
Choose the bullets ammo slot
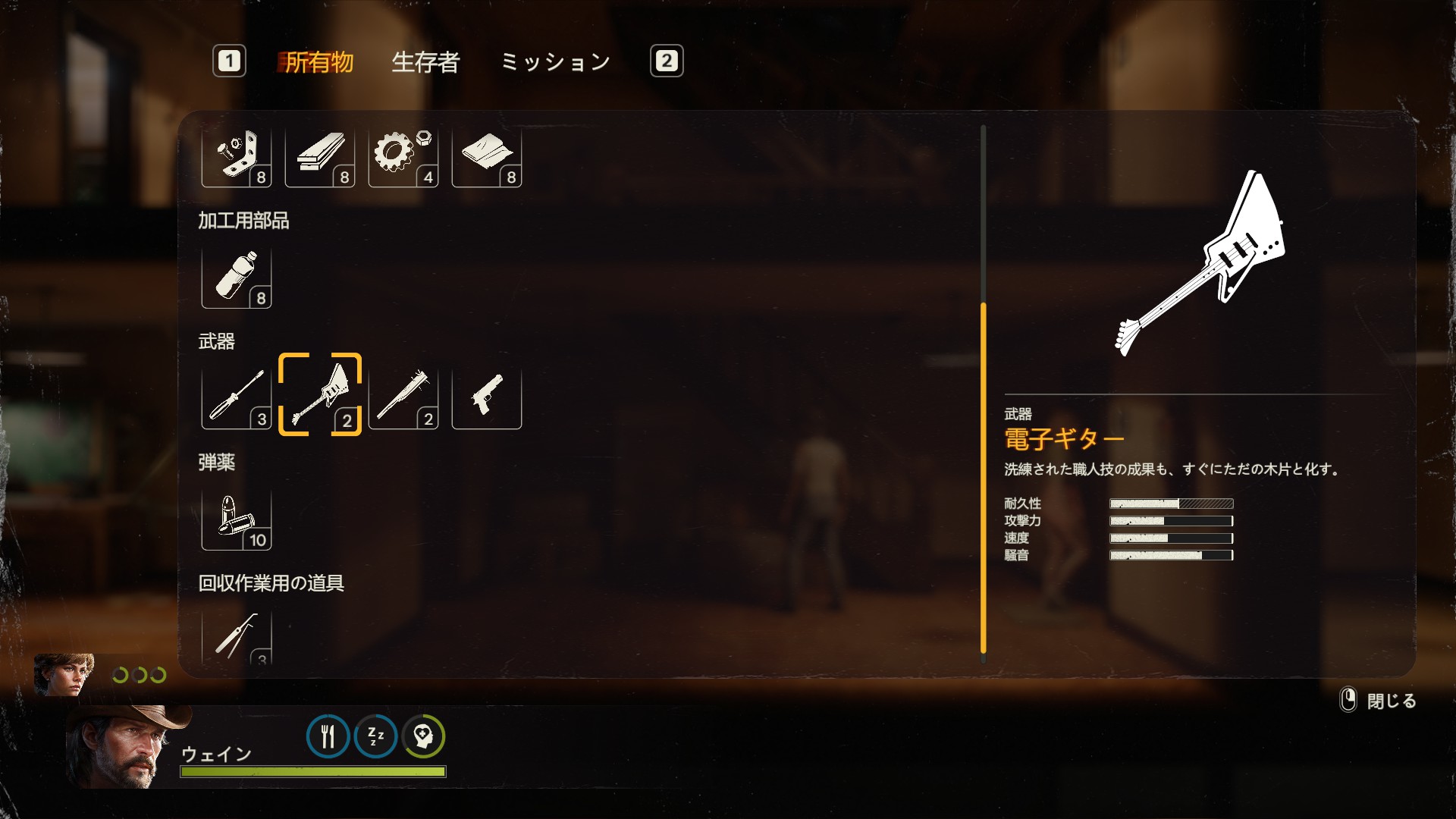pos(237,519)
